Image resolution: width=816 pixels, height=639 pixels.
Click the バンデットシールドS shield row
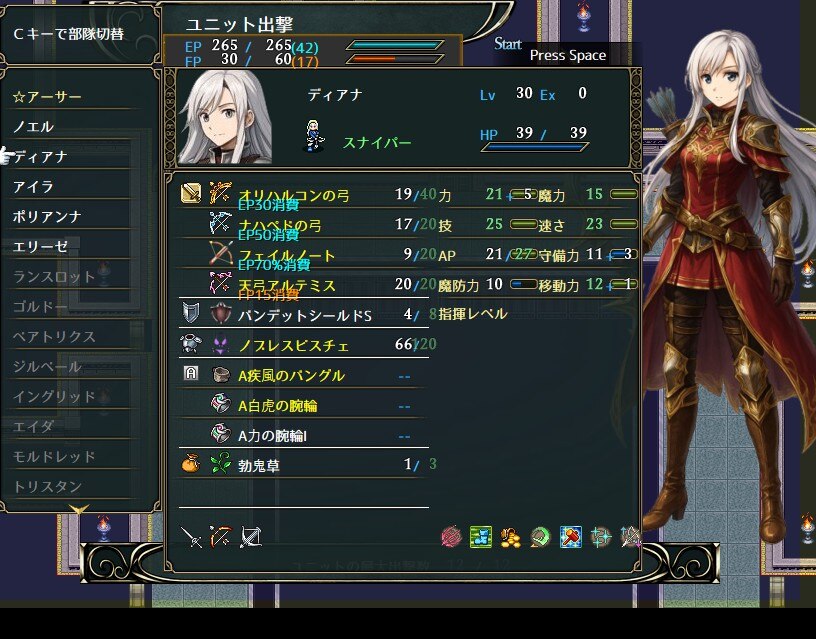305,315
